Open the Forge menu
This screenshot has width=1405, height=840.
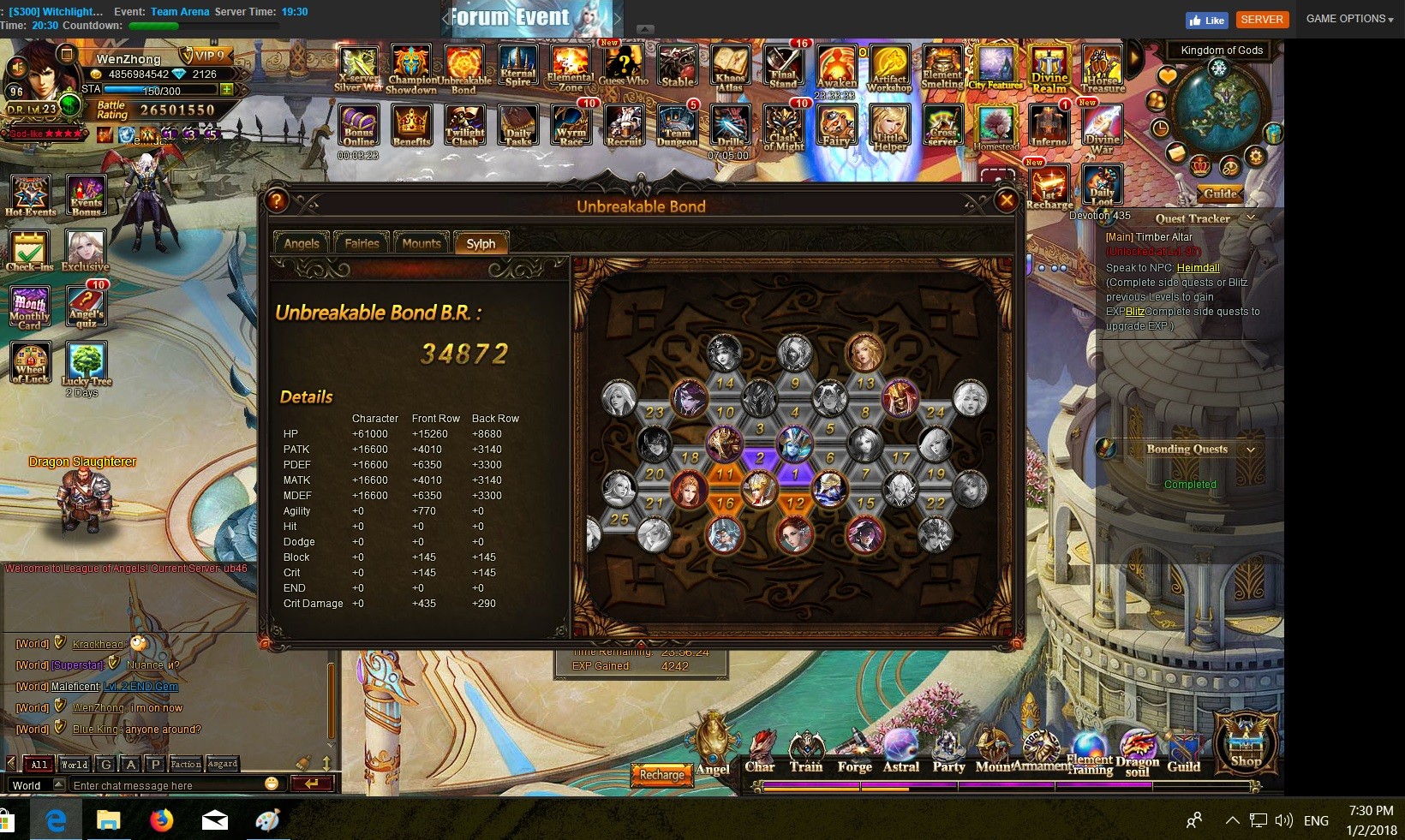click(854, 754)
